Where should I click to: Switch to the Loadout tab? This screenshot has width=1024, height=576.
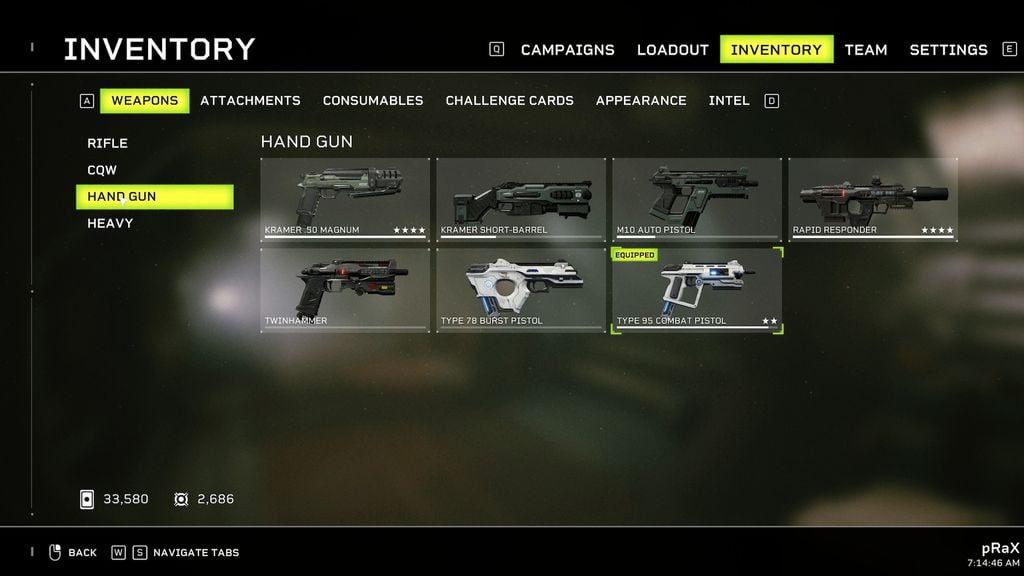672,50
